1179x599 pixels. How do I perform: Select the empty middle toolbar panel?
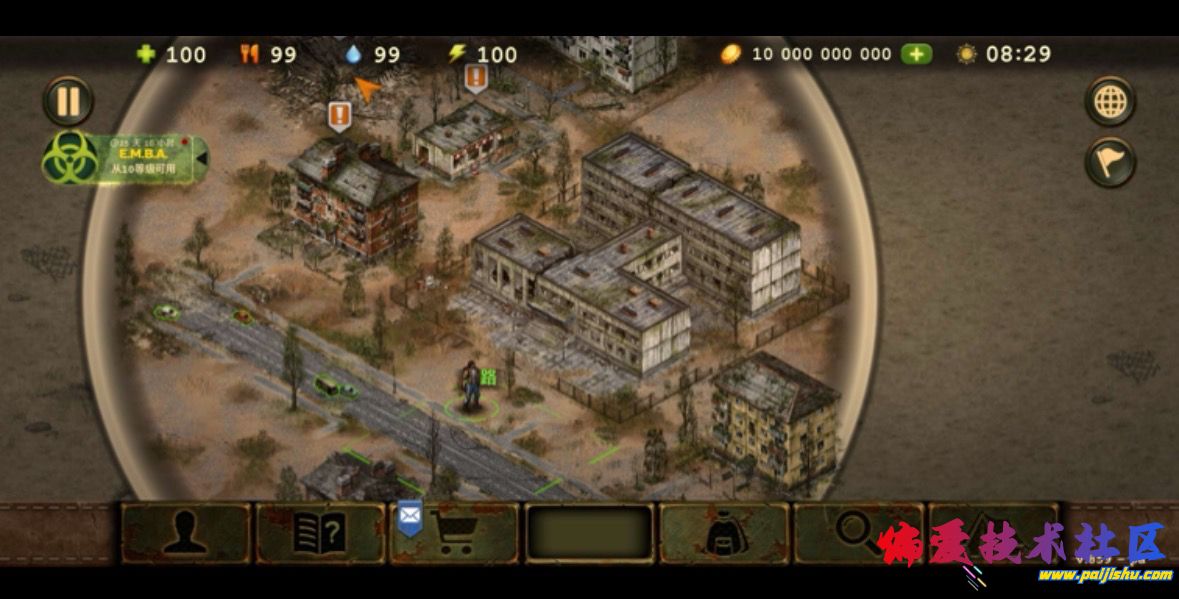click(590, 533)
